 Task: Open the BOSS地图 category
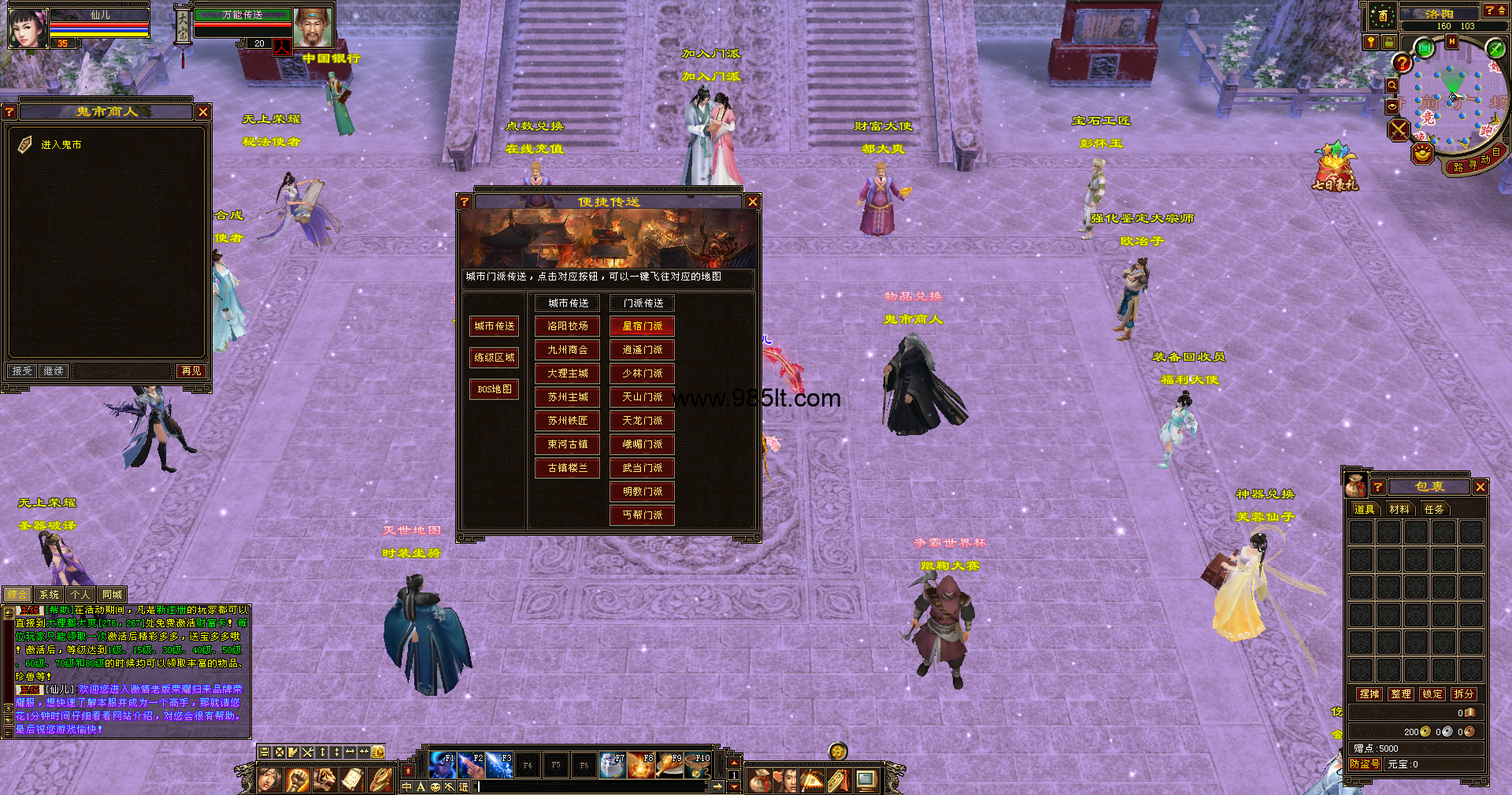tap(495, 389)
